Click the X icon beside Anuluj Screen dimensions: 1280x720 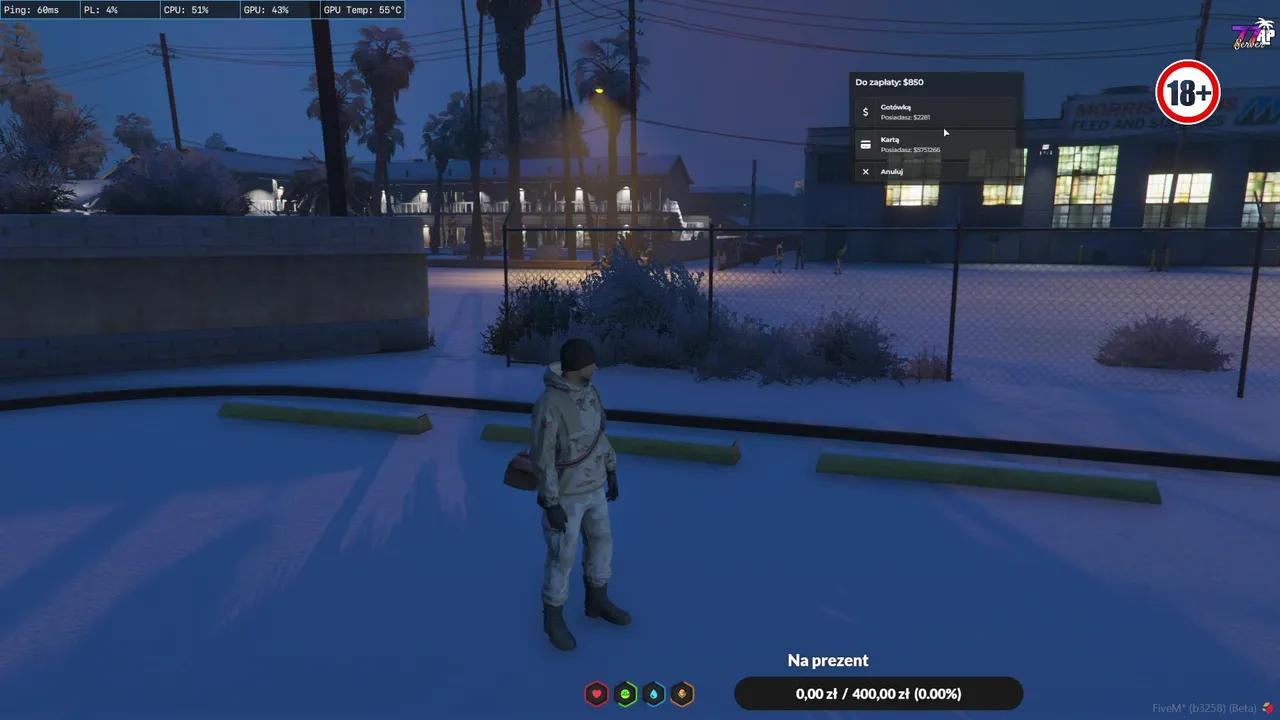(865, 171)
